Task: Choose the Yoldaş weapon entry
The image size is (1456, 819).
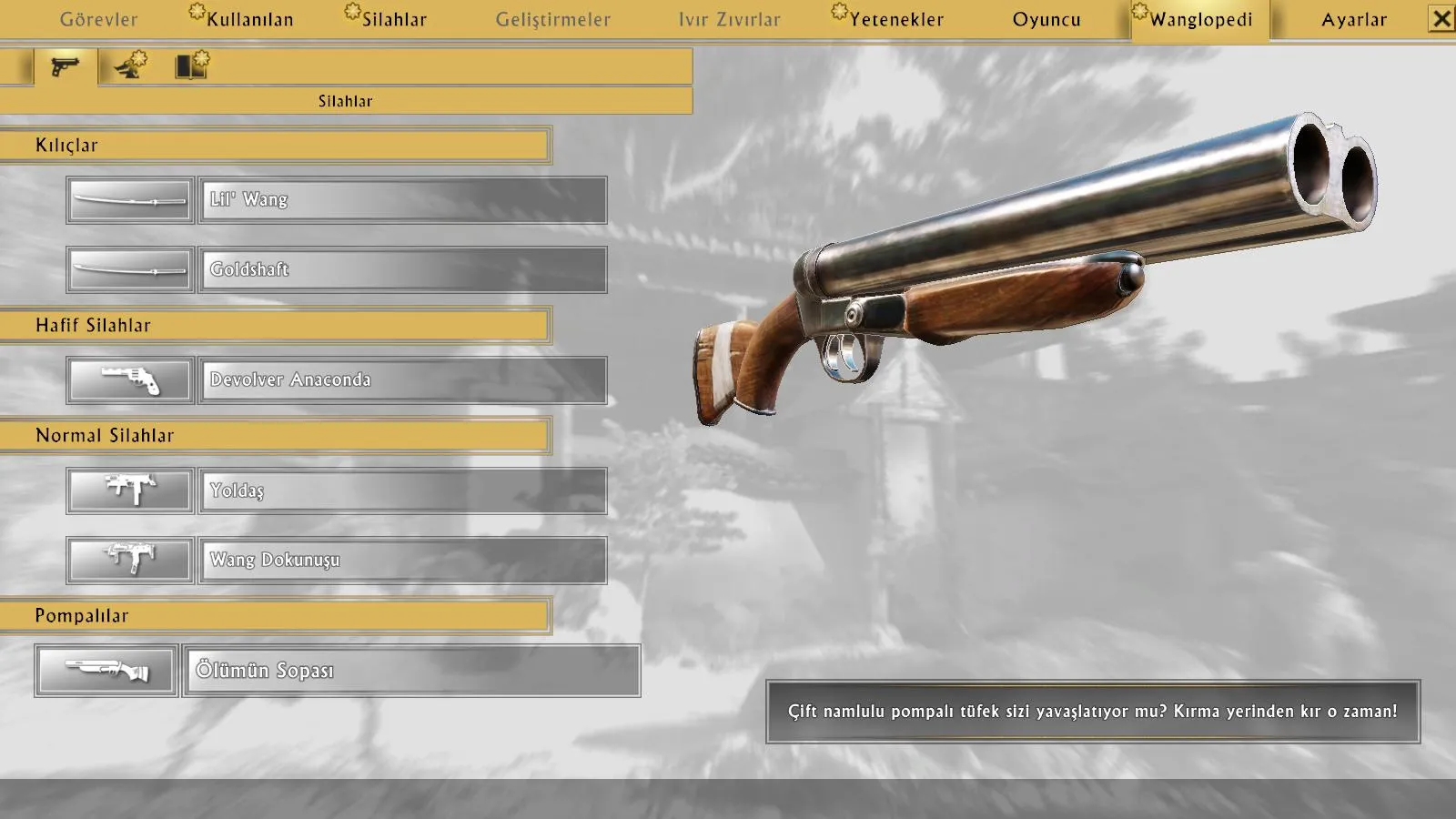Action: click(x=402, y=490)
